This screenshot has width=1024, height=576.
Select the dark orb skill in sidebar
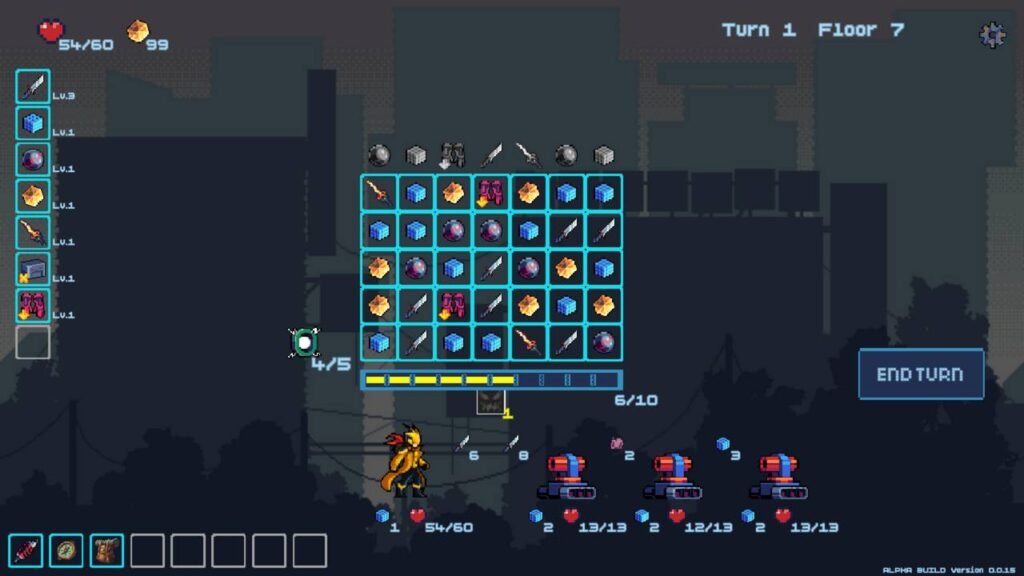33,160
